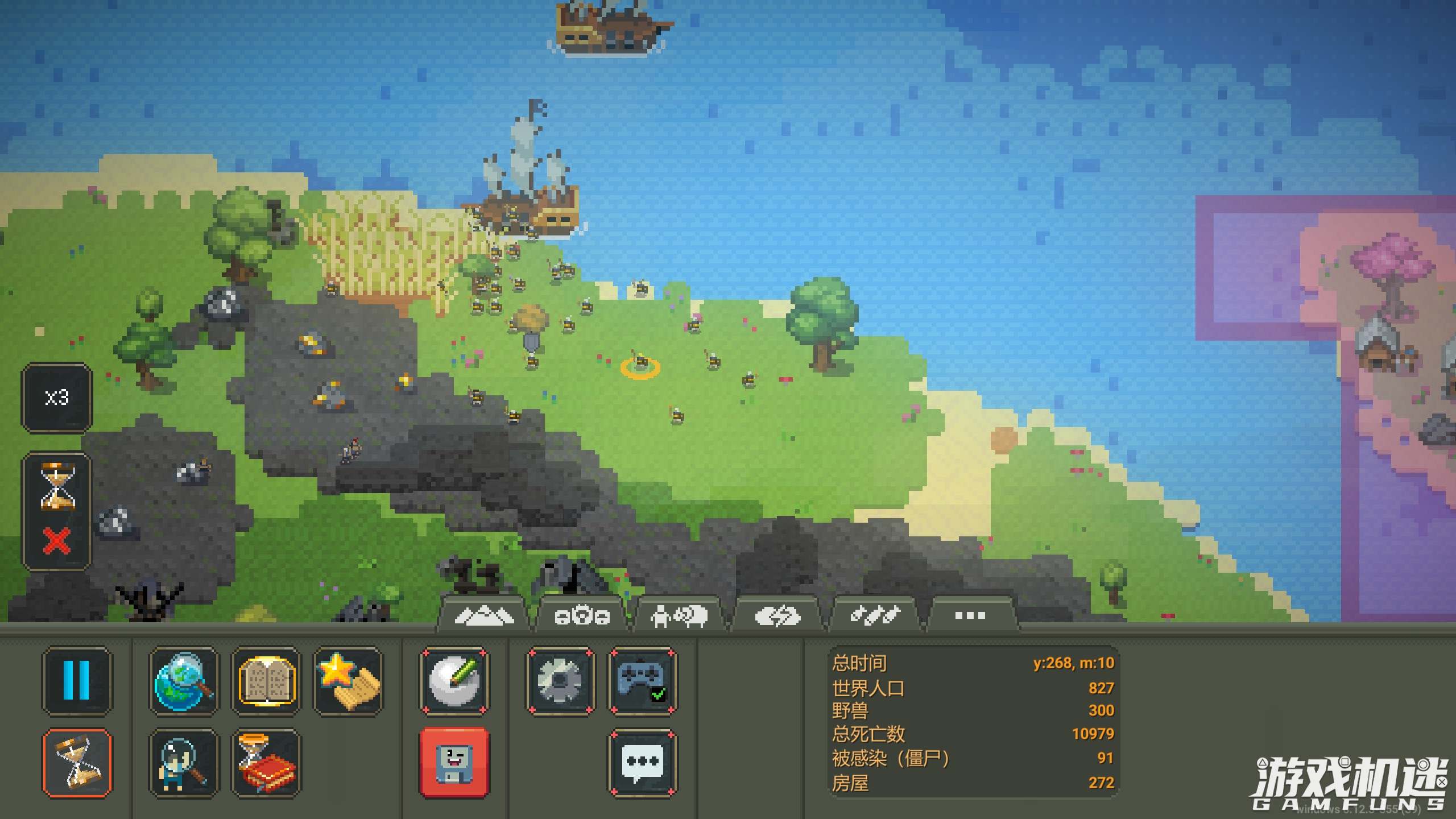Image resolution: width=1456 pixels, height=819 pixels.
Task: Save the world with the floppy disk button
Action: point(454,763)
